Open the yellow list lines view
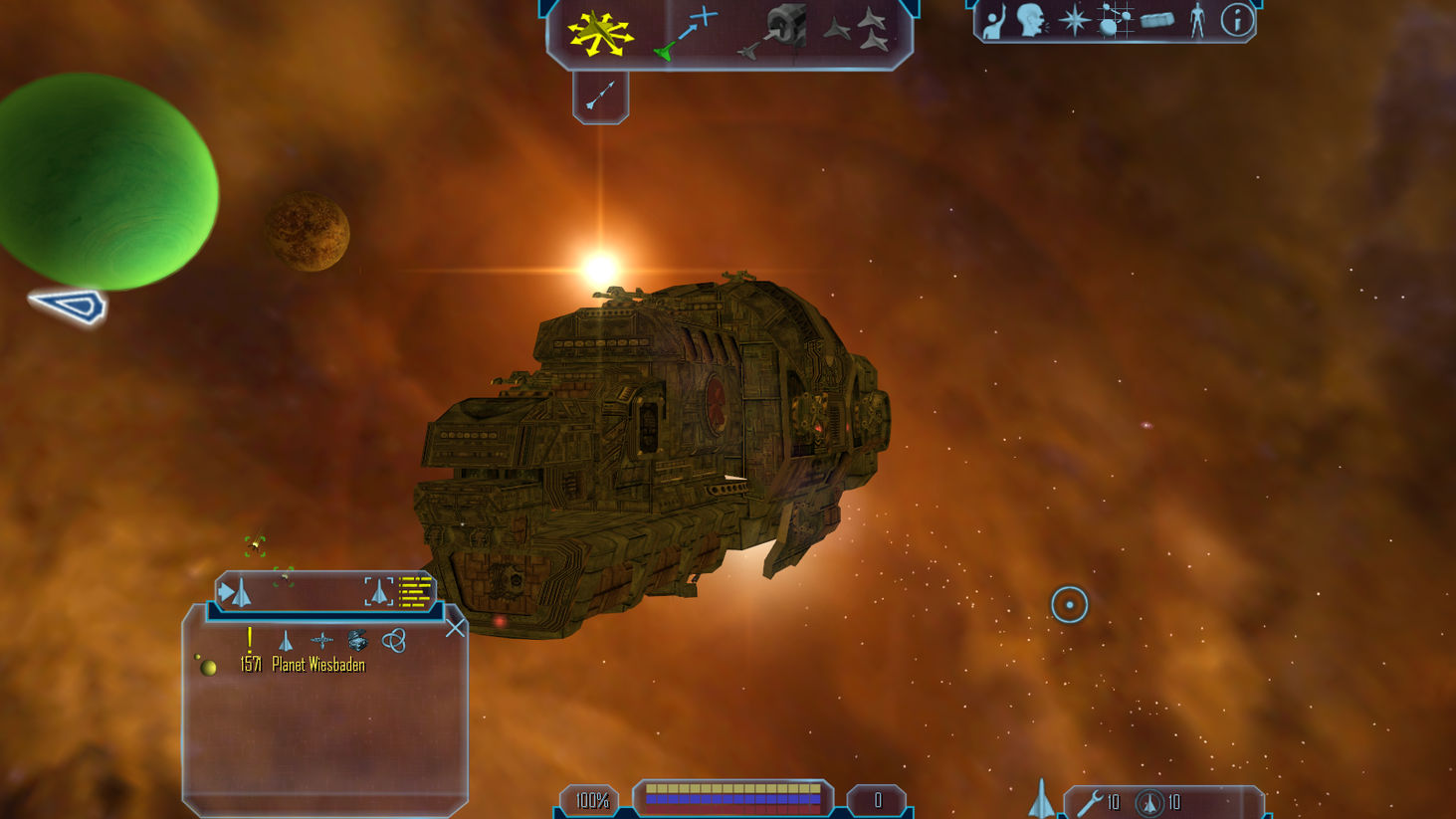This screenshot has height=819, width=1456. point(416,592)
